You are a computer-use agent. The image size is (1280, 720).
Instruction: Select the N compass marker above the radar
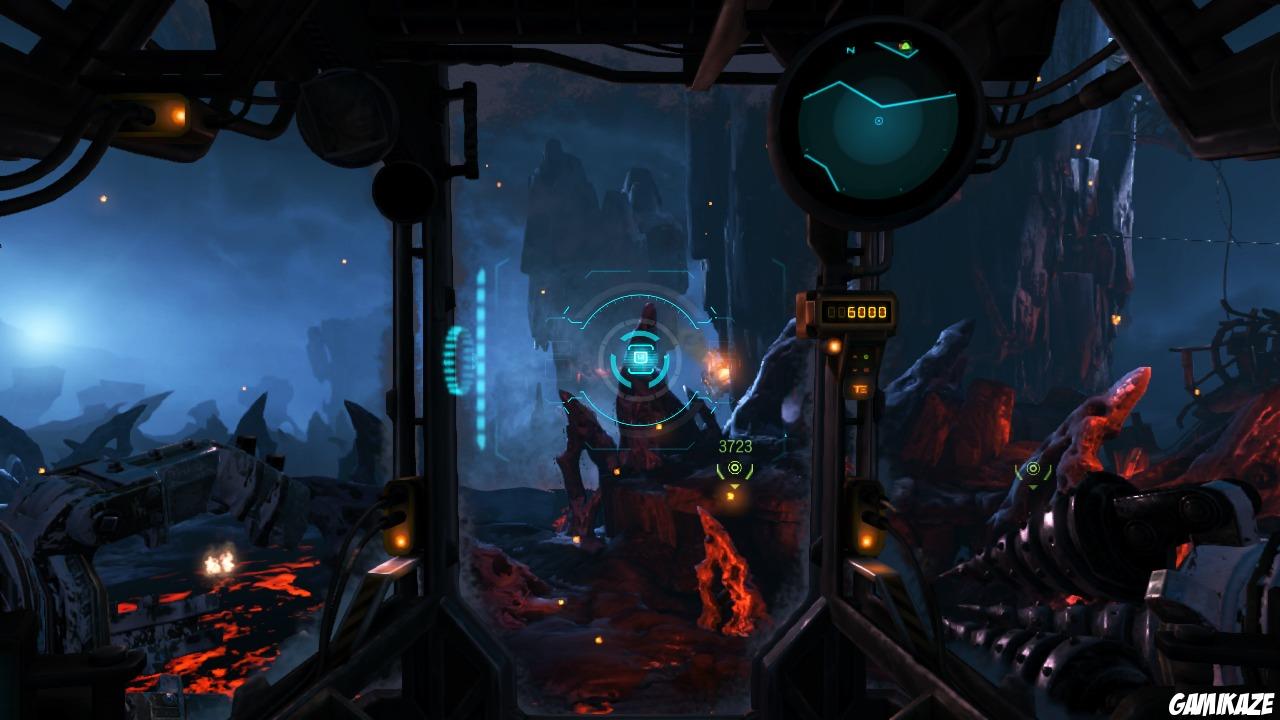(852, 48)
